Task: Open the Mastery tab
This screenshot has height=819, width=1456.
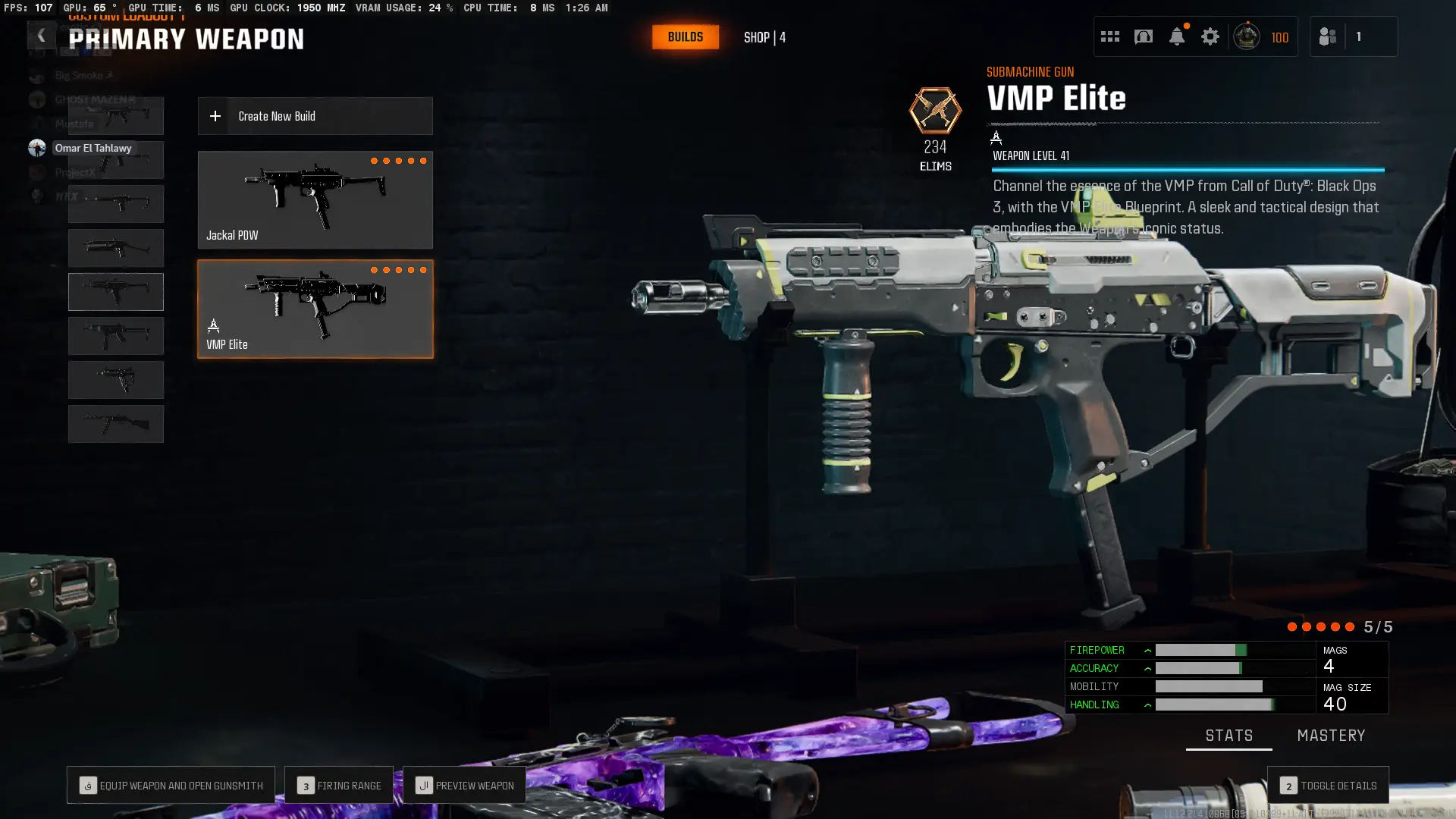Action: [1331, 735]
